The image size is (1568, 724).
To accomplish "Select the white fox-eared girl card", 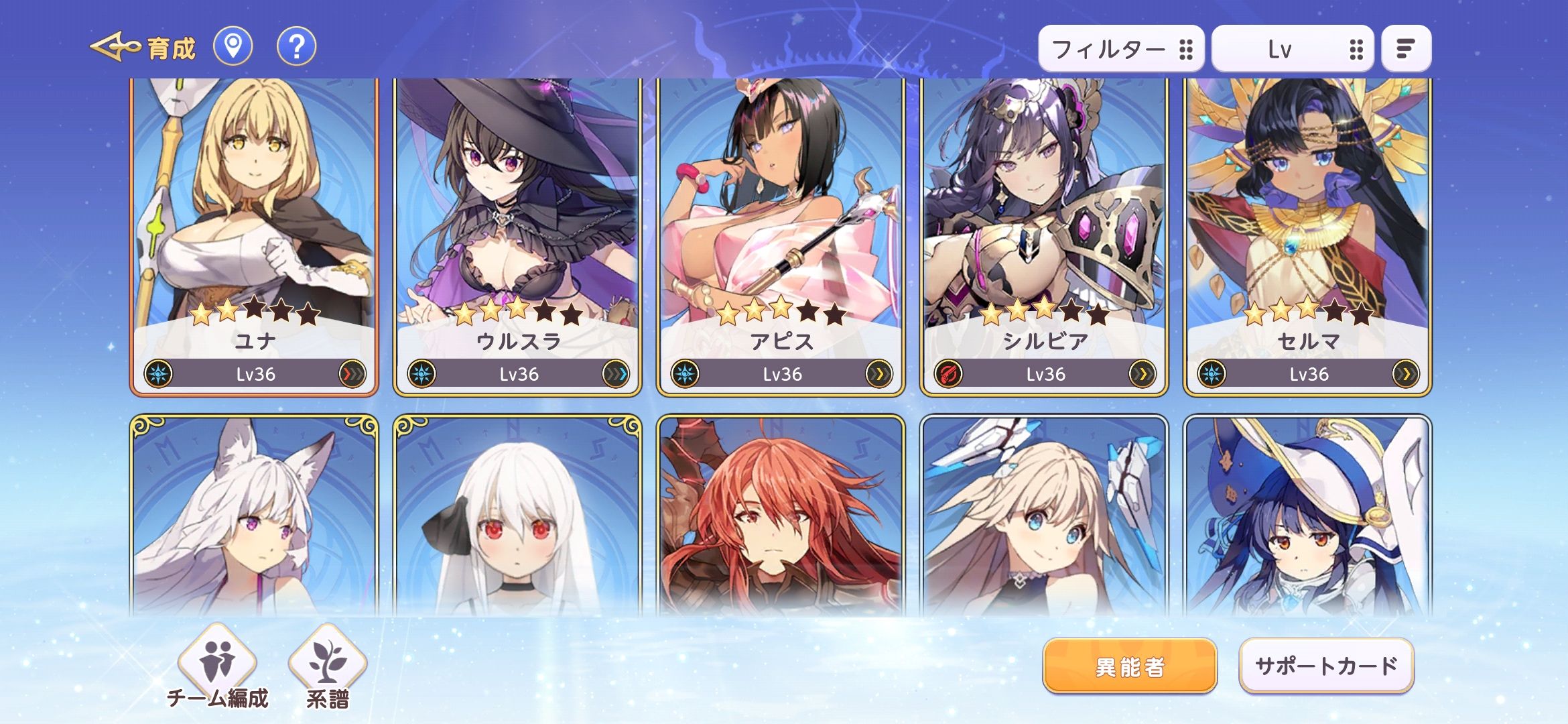I will click(254, 516).
